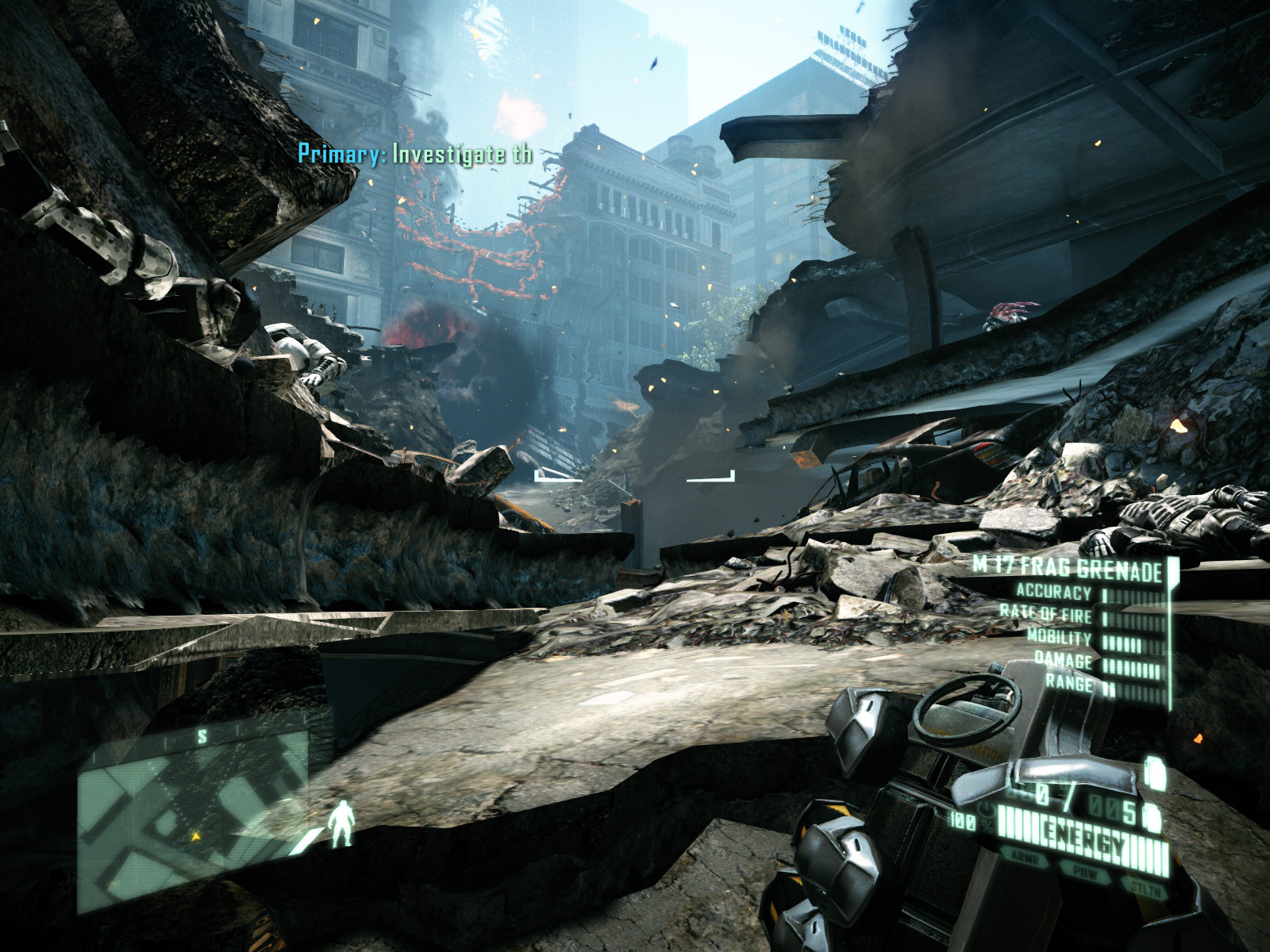Open the Primary objective tracker text
1270x952 pixels.
click(x=414, y=154)
